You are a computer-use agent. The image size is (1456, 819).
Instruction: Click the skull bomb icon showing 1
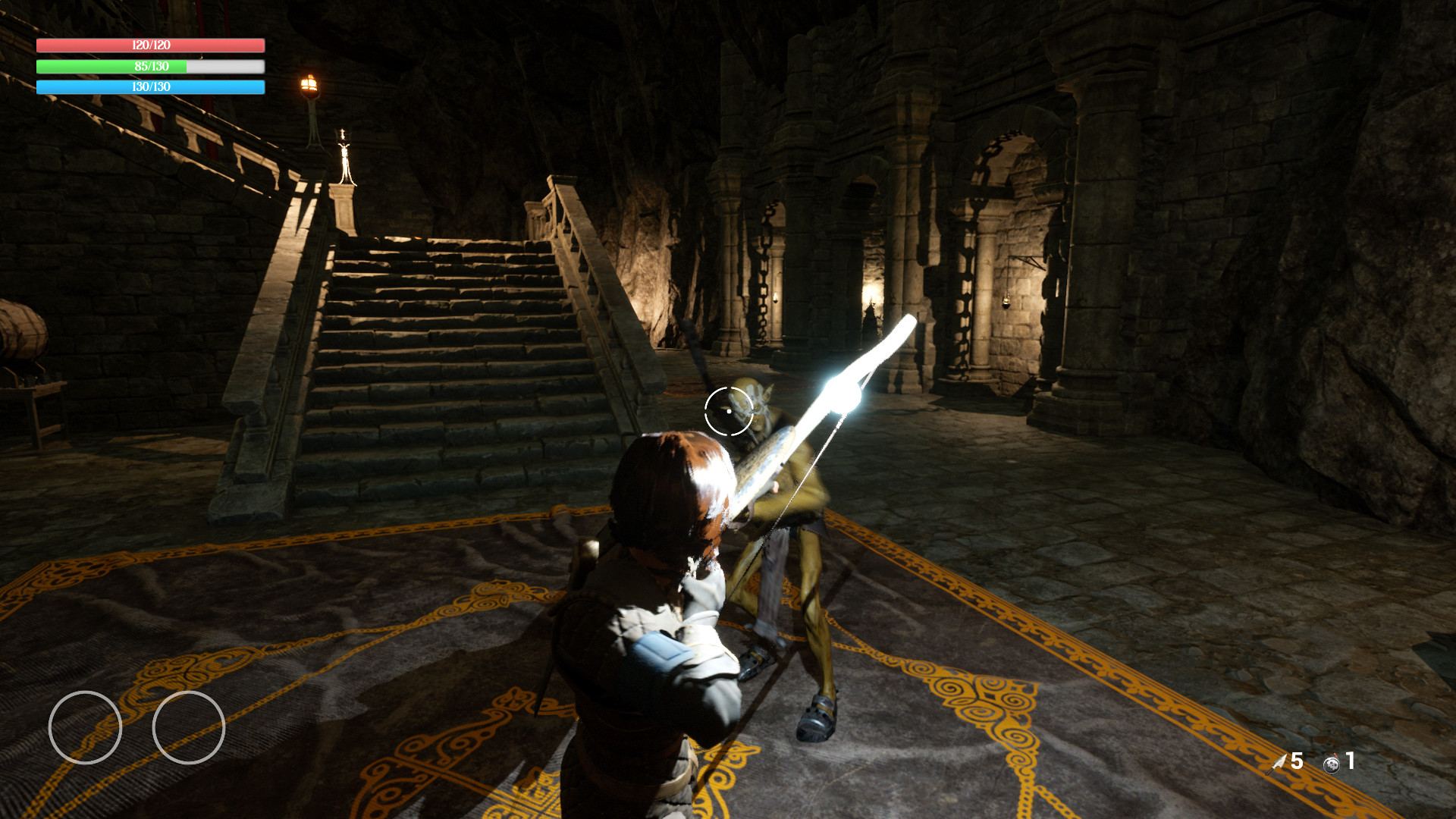[1332, 763]
